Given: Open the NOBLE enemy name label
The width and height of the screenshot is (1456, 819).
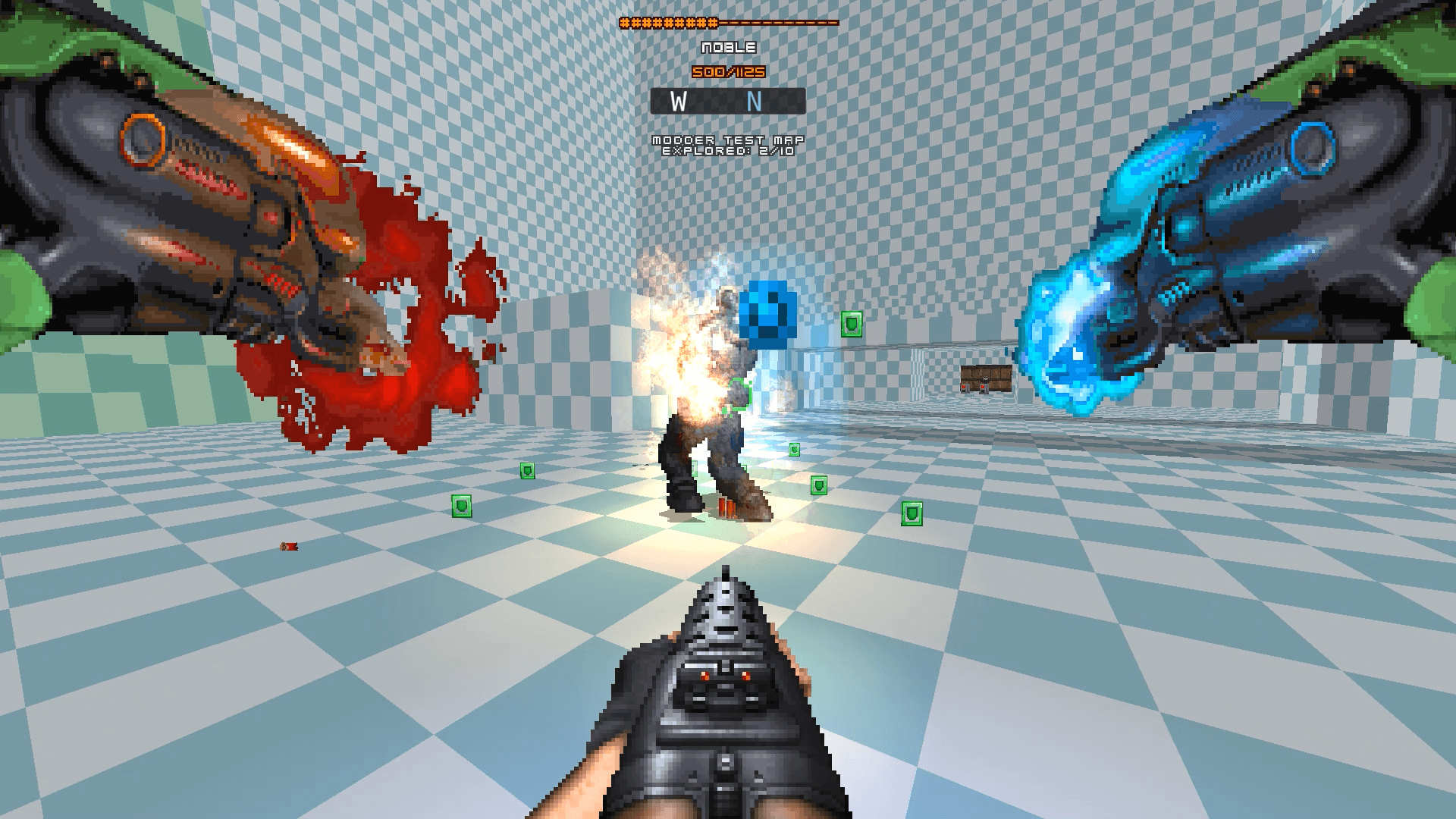Looking at the screenshot, I should (728, 47).
